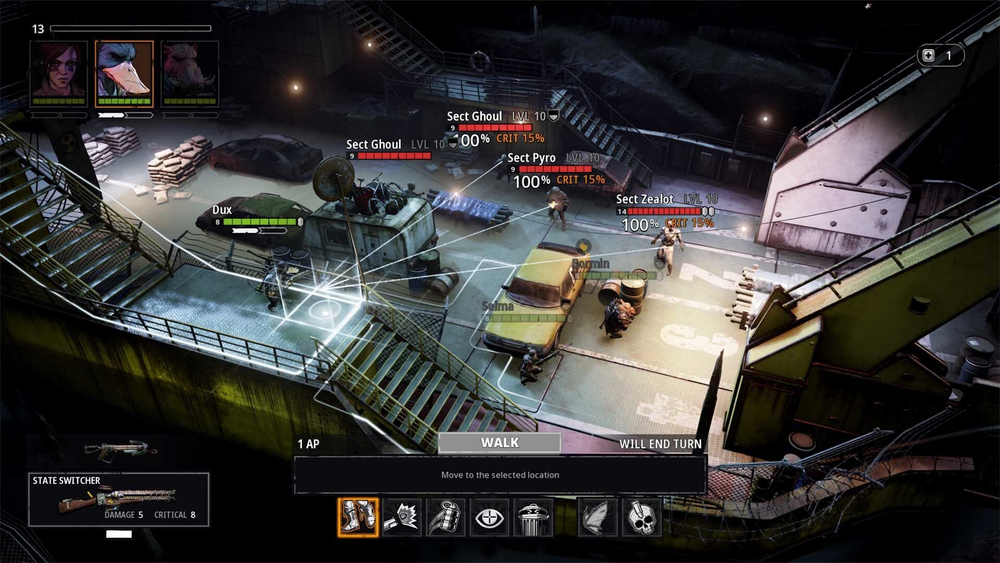The width and height of the screenshot is (1000, 563).
Task: Use the moth wings mutation ability
Action: [598, 517]
